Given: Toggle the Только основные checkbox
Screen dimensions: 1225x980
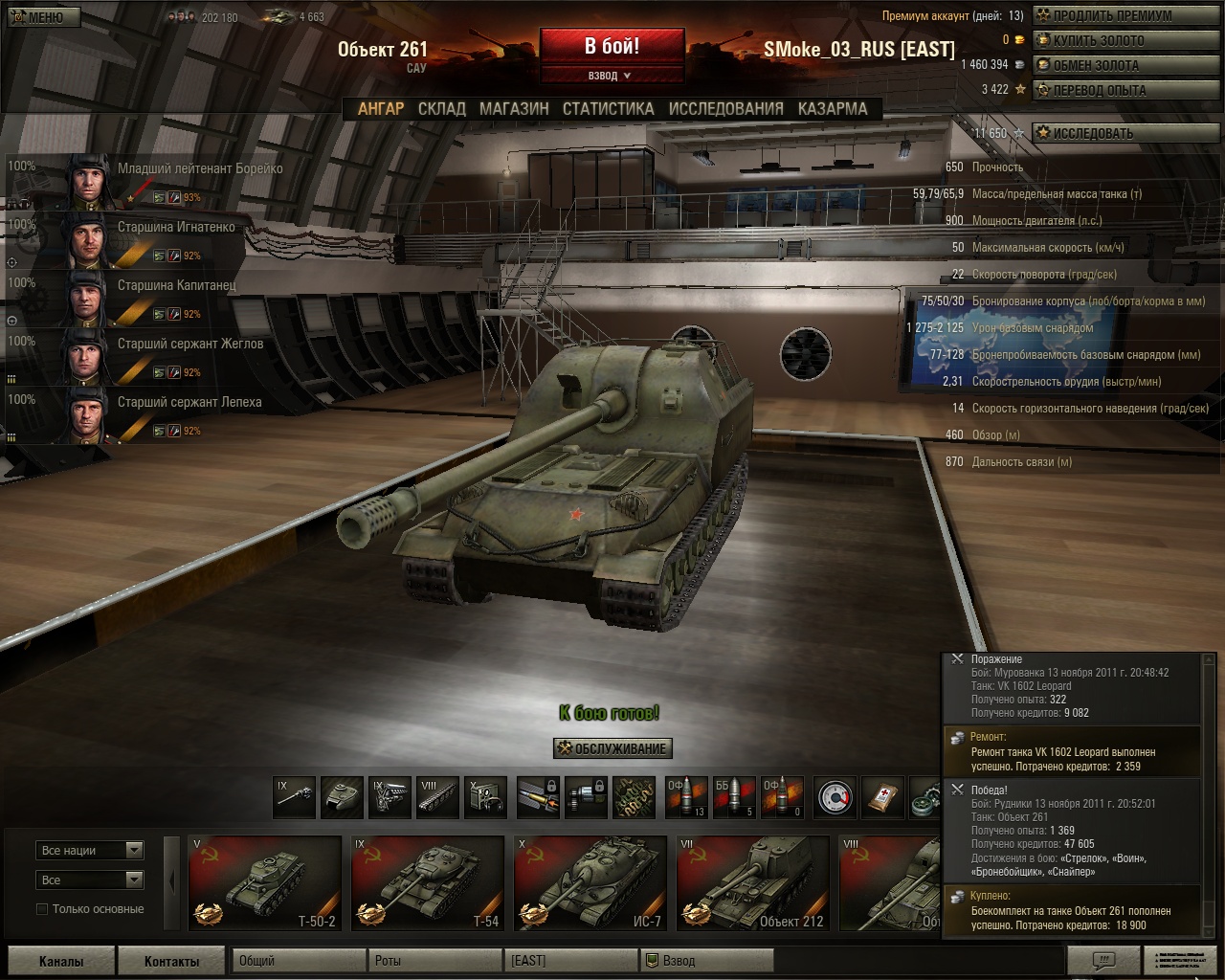Looking at the screenshot, I should pyautogui.click(x=42, y=909).
